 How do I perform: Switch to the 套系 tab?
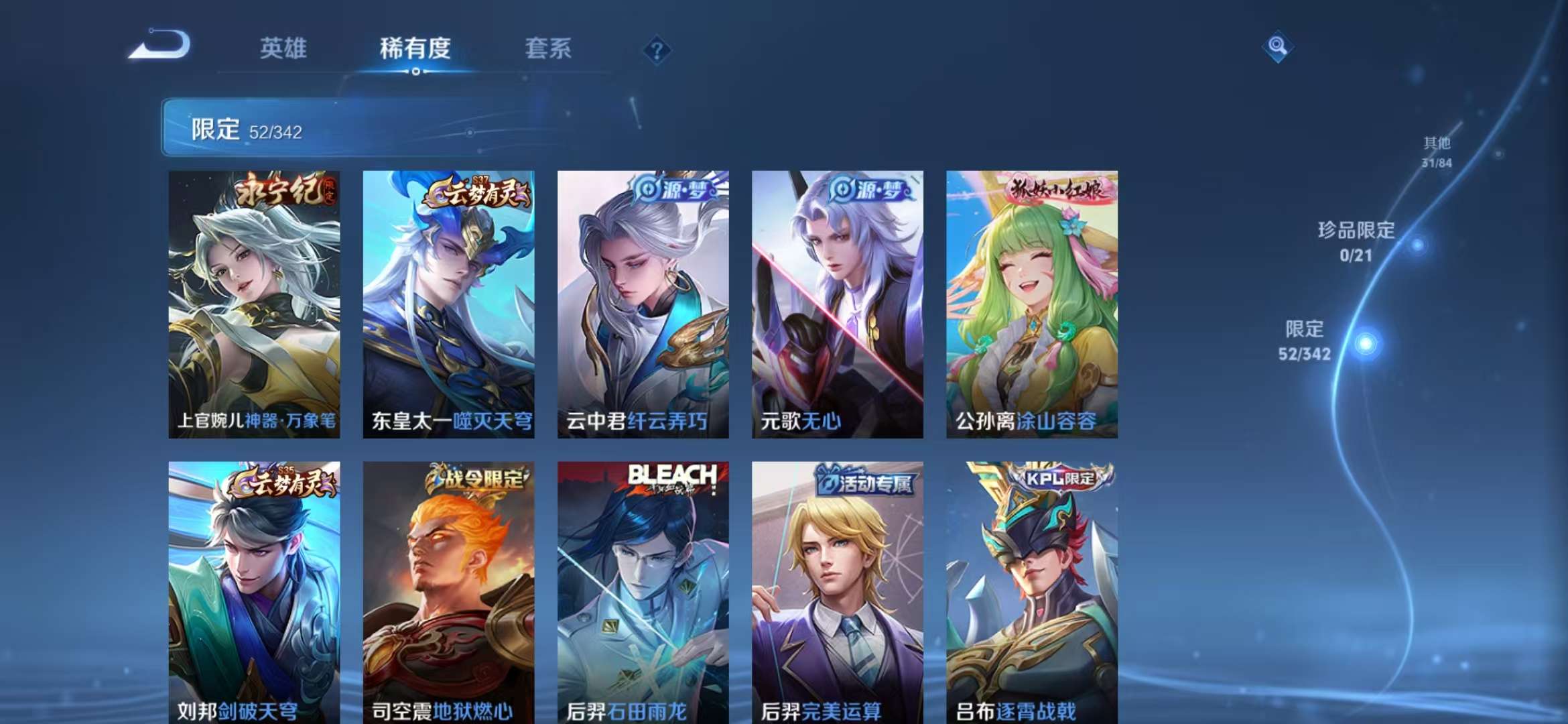click(549, 48)
